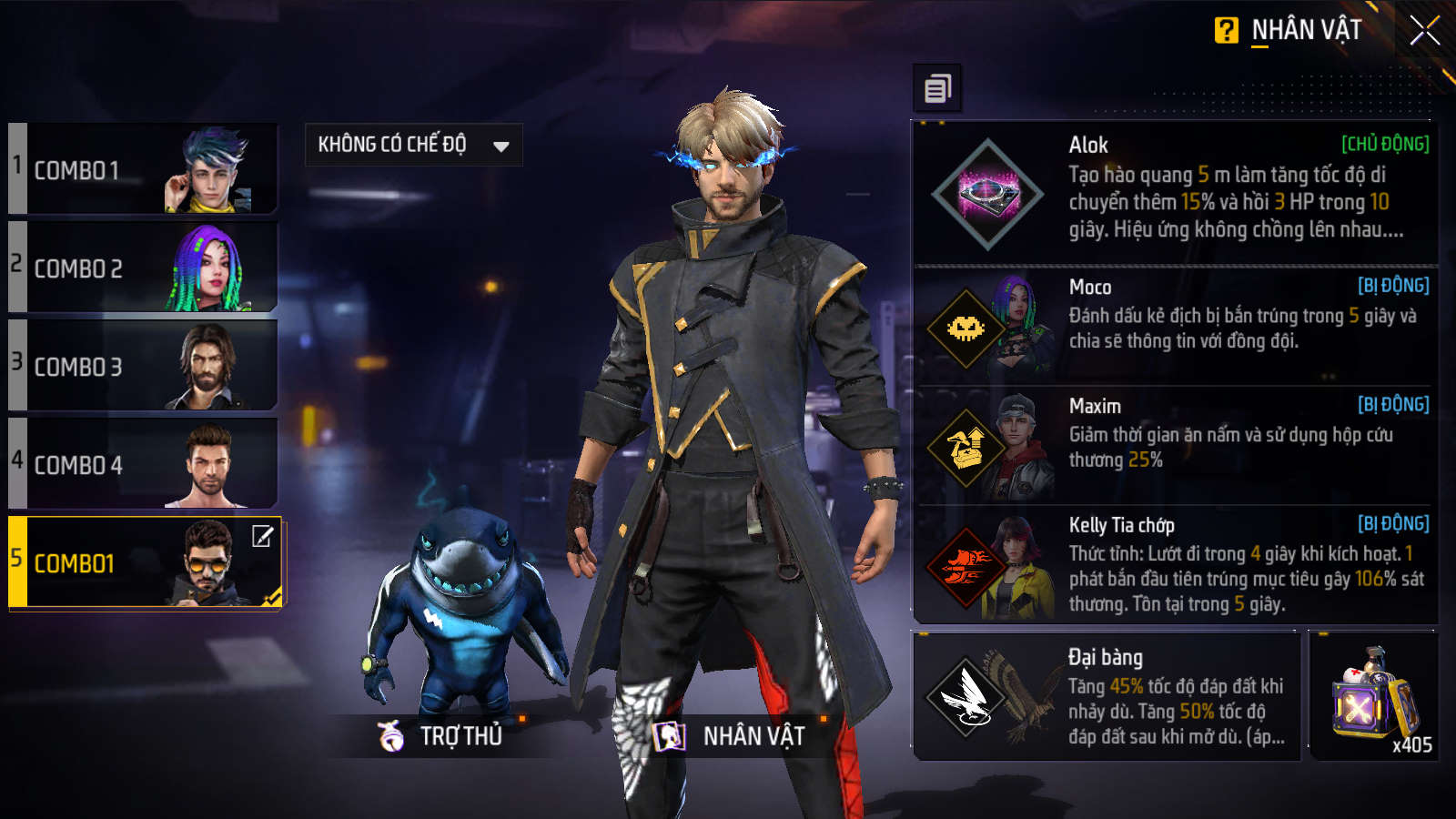Open the KHÔNG CÓ CHẾ ĐỘ dropdown

point(413,145)
